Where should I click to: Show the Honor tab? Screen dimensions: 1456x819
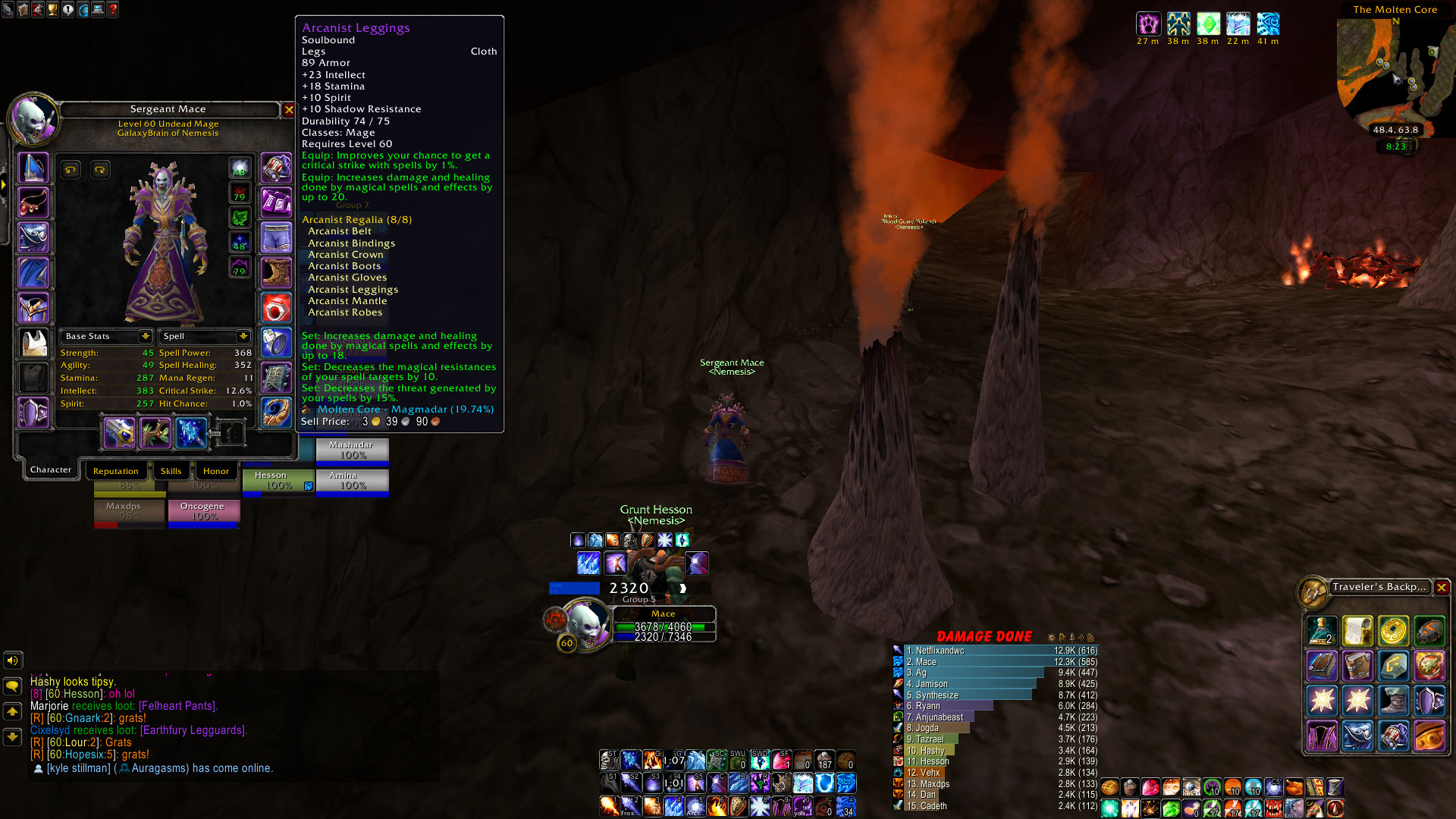click(216, 471)
